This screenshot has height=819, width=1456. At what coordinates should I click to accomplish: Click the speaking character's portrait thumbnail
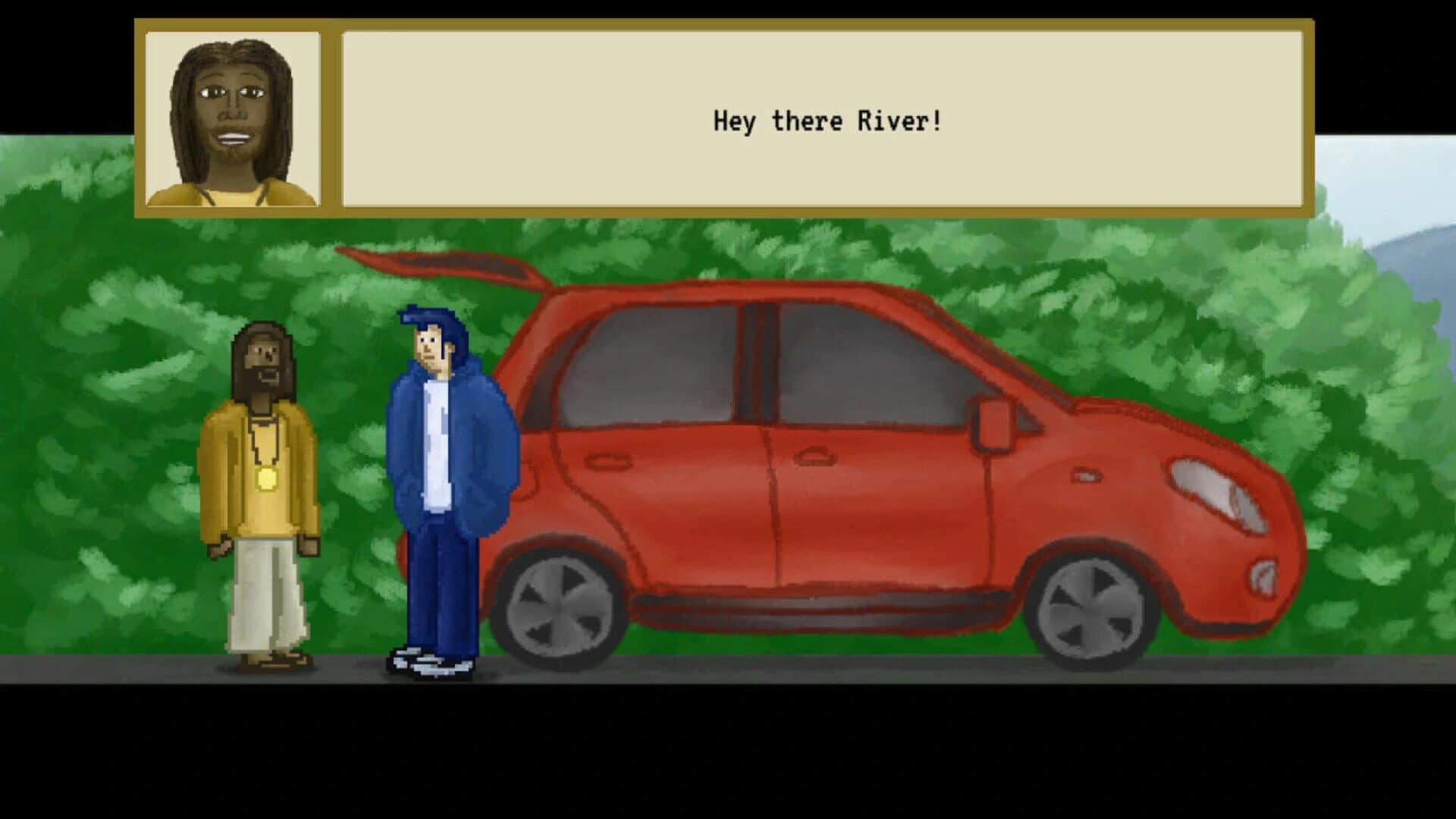pyautogui.click(x=233, y=118)
